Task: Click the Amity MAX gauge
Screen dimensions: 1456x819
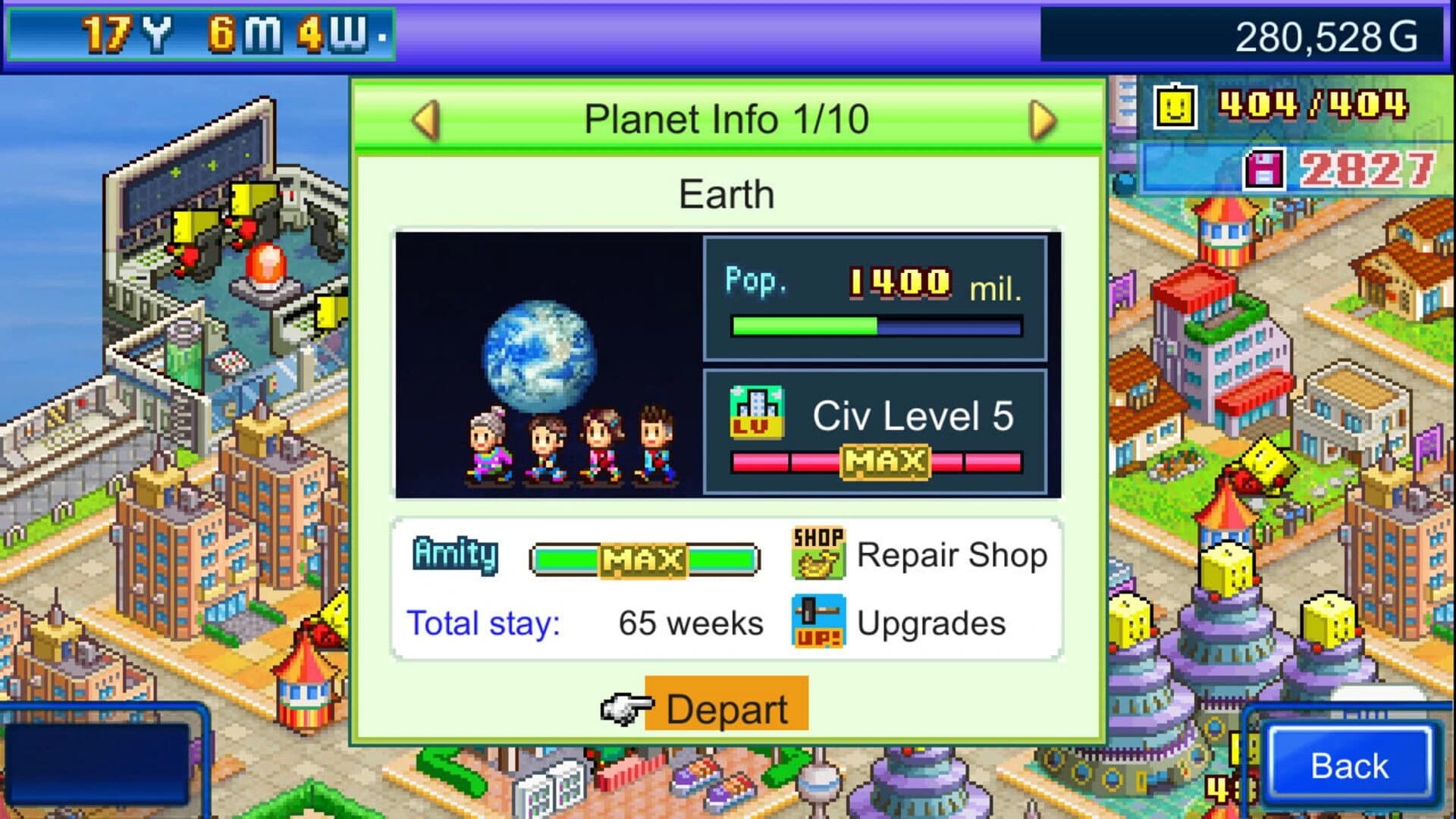Action: click(645, 559)
